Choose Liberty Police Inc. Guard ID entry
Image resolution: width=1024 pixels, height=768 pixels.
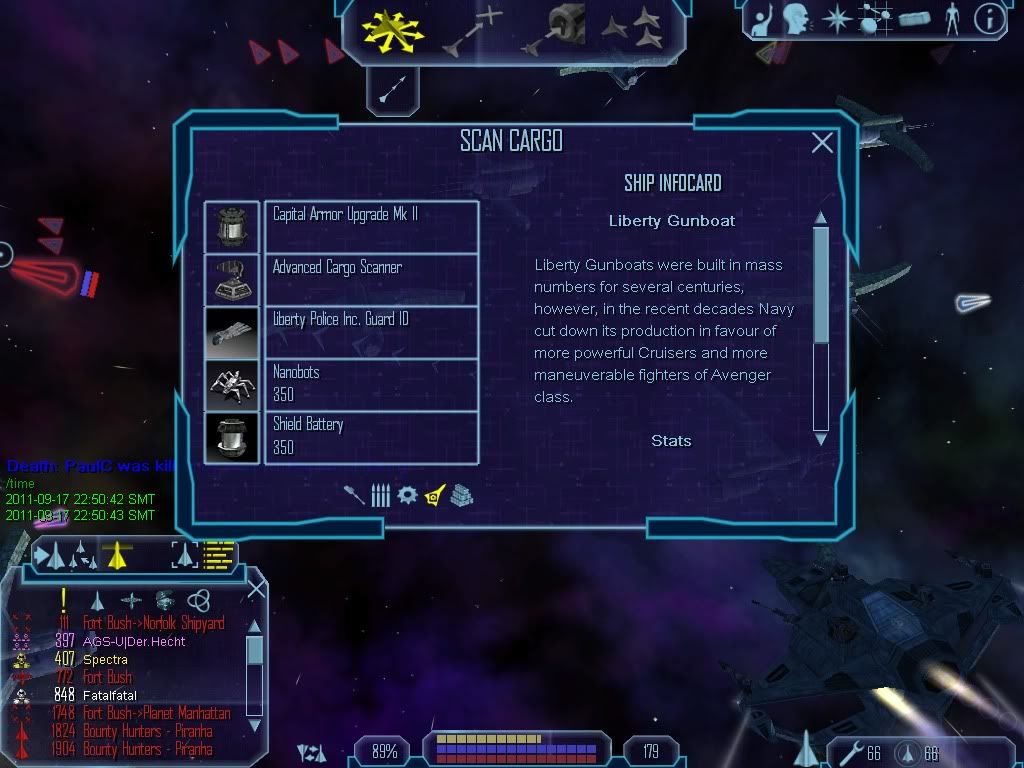pyautogui.click(x=371, y=332)
